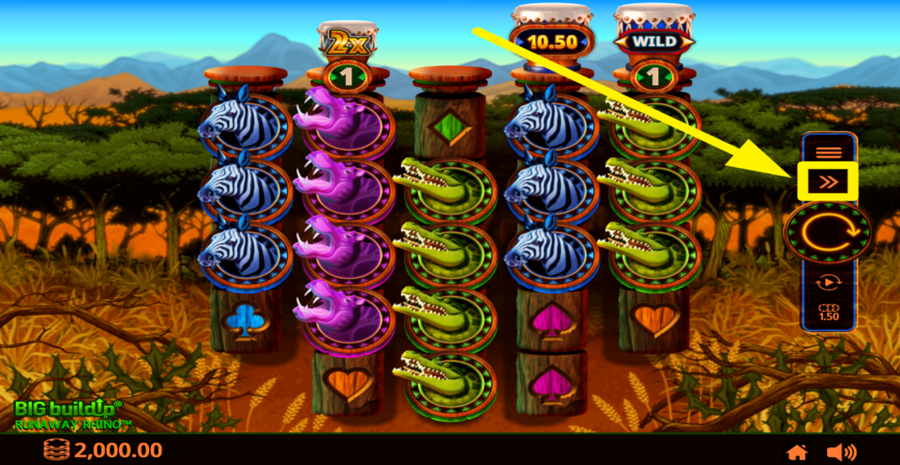The height and width of the screenshot is (465, 900).
Task: Open the 1.50 bet amount selector
Action: click(x=828, y=312)
